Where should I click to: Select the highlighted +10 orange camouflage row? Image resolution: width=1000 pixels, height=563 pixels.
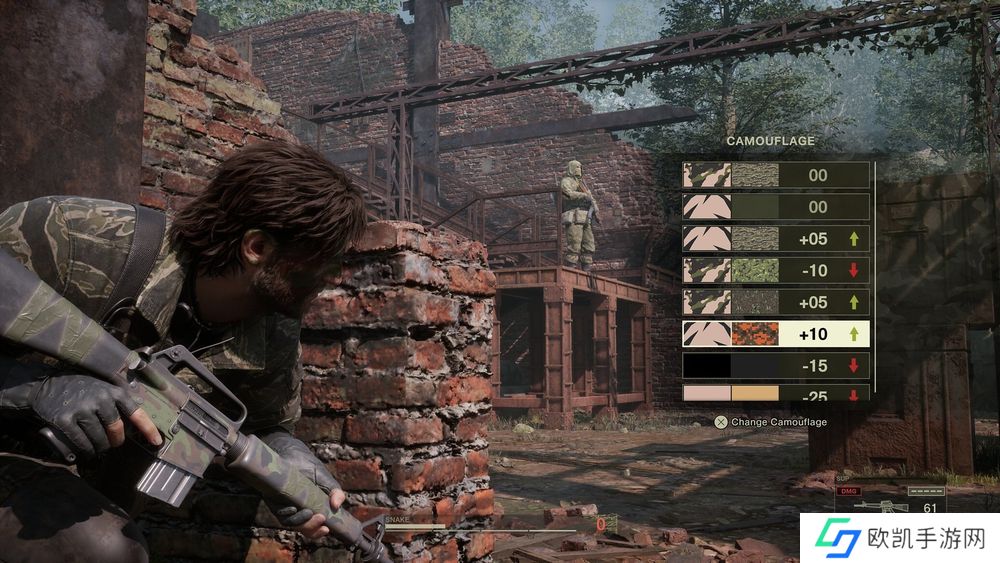(x=775, y=334)
